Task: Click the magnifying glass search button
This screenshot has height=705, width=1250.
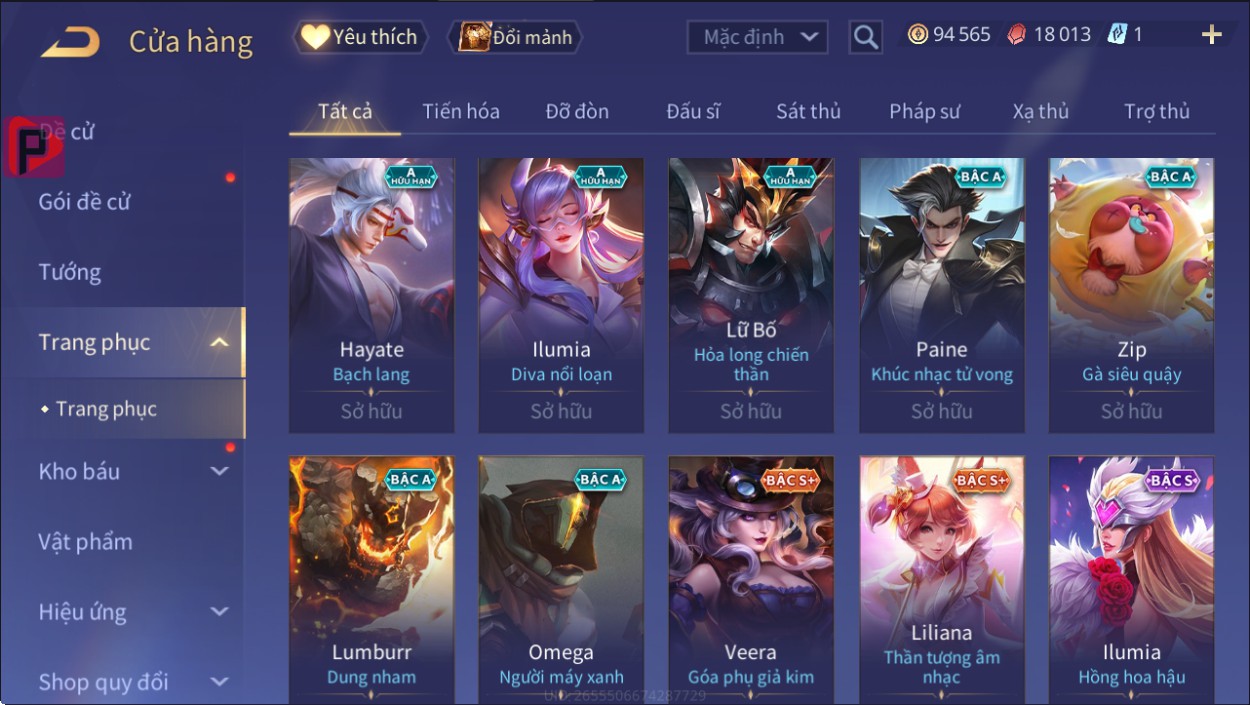Action: (865, 38)
